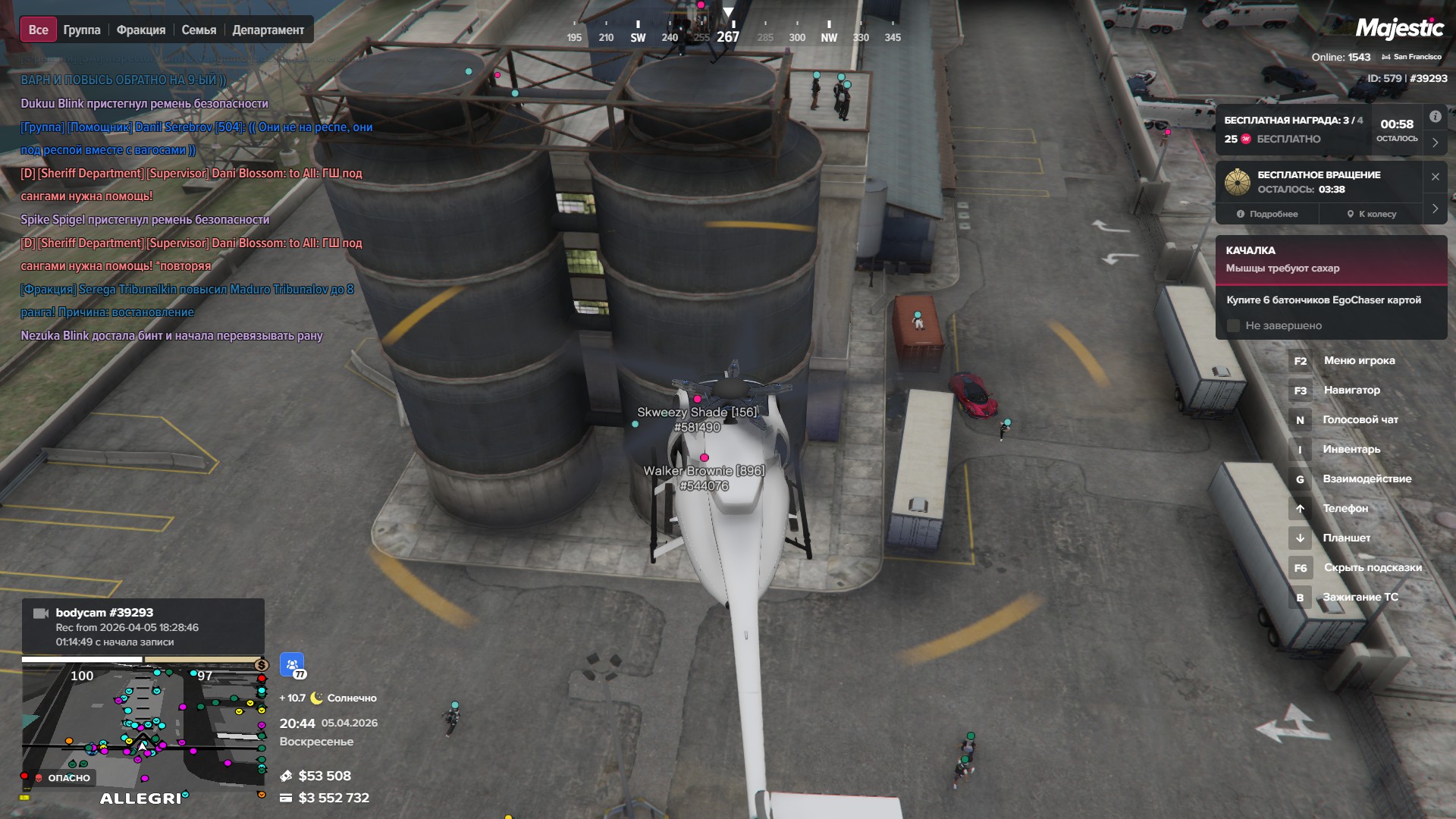
Task: Choose the К колесу button
Action: click(1371, 214)
